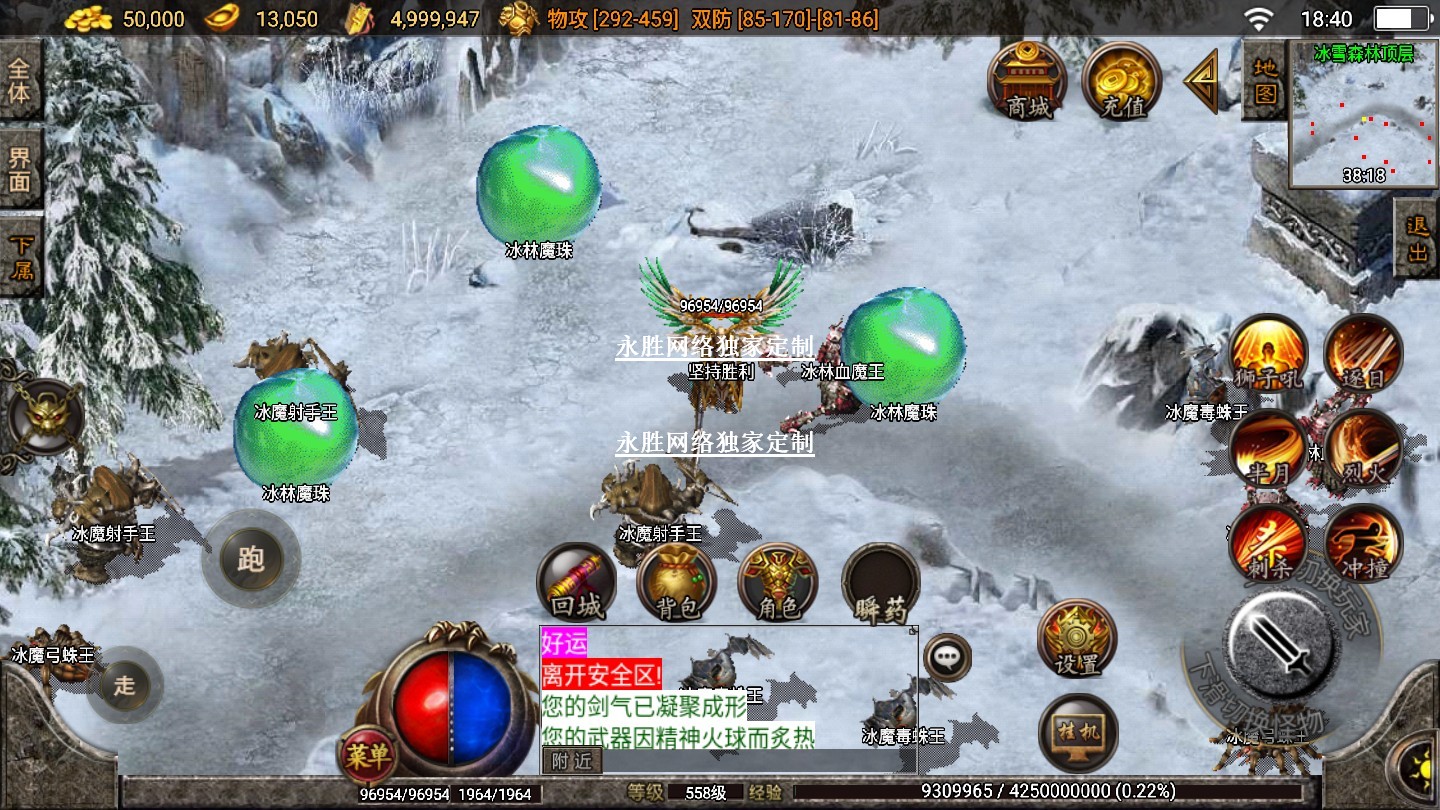Screen dimensions: 1440x810
Task: Open the 地图 map tab
Action: [1264, 80]
